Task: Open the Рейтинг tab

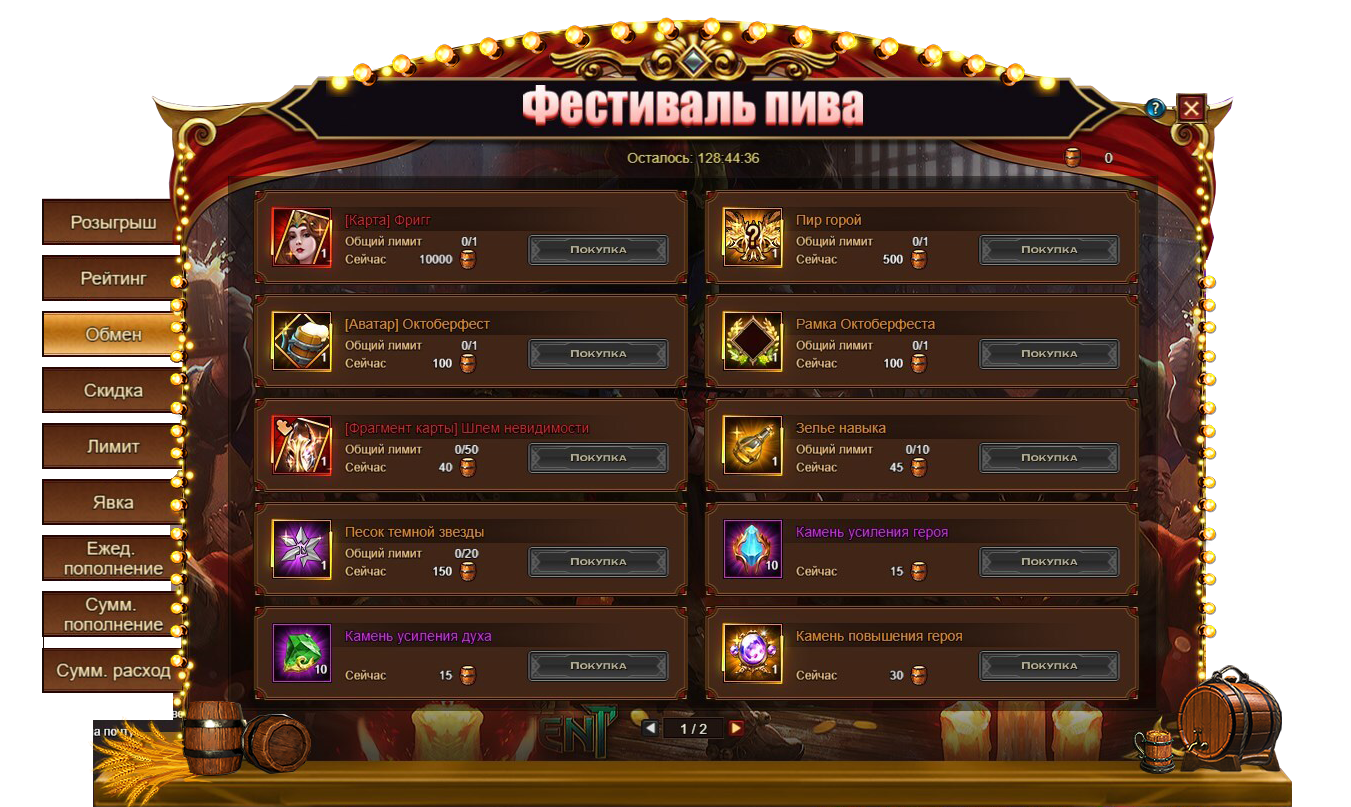Action: tap(112, 278)
